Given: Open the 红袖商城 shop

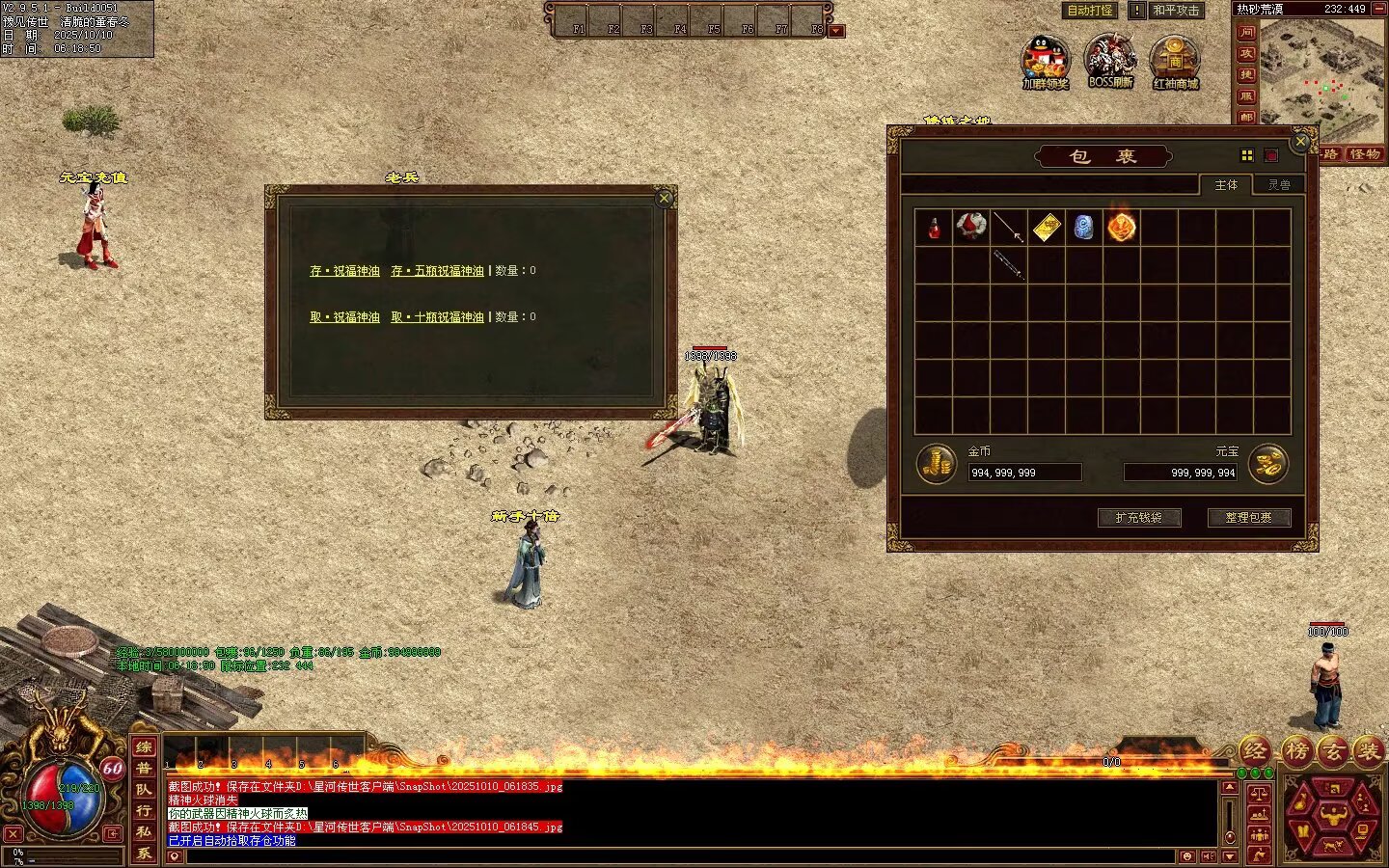Looking at the screenshot, I should click(x=1175, y=60).
